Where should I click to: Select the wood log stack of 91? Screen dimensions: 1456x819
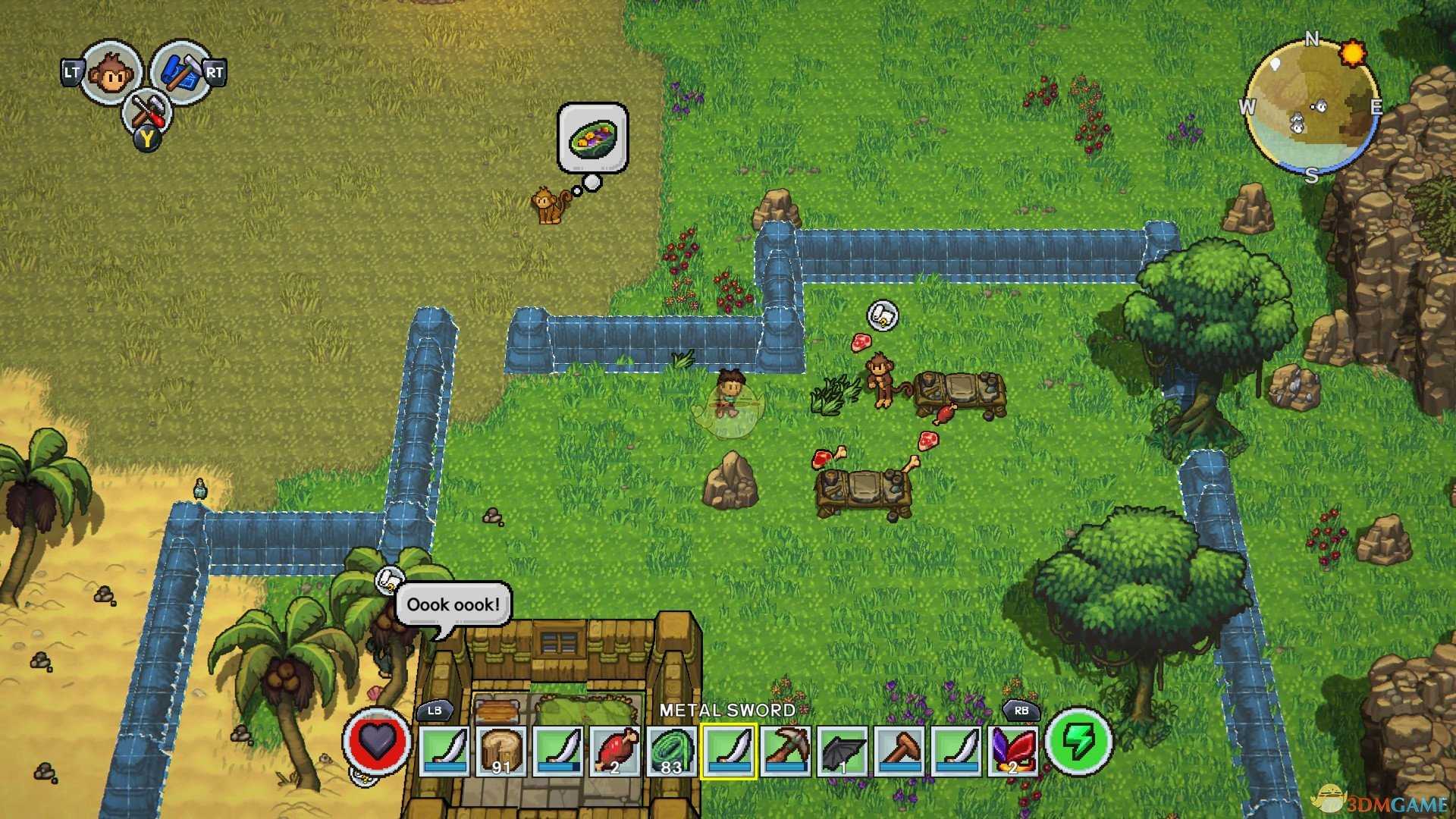(501, 751)
